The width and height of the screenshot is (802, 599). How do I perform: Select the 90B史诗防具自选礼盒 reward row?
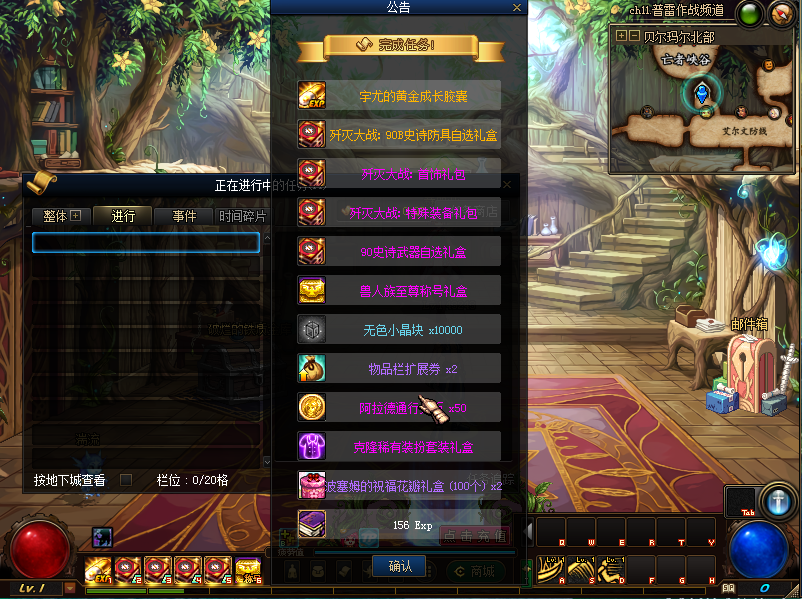click(399, 134)
